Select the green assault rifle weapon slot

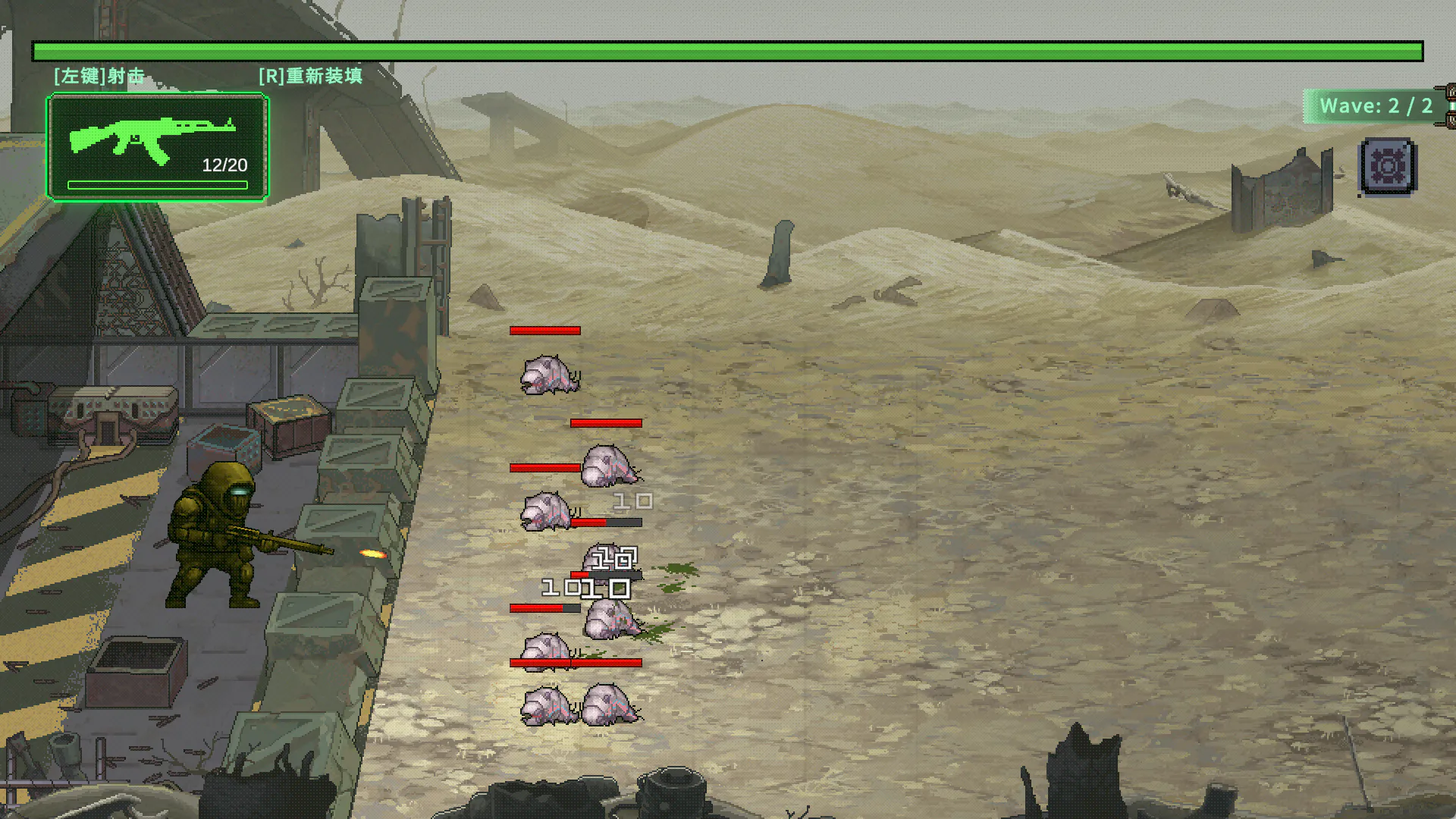(158, 147)
